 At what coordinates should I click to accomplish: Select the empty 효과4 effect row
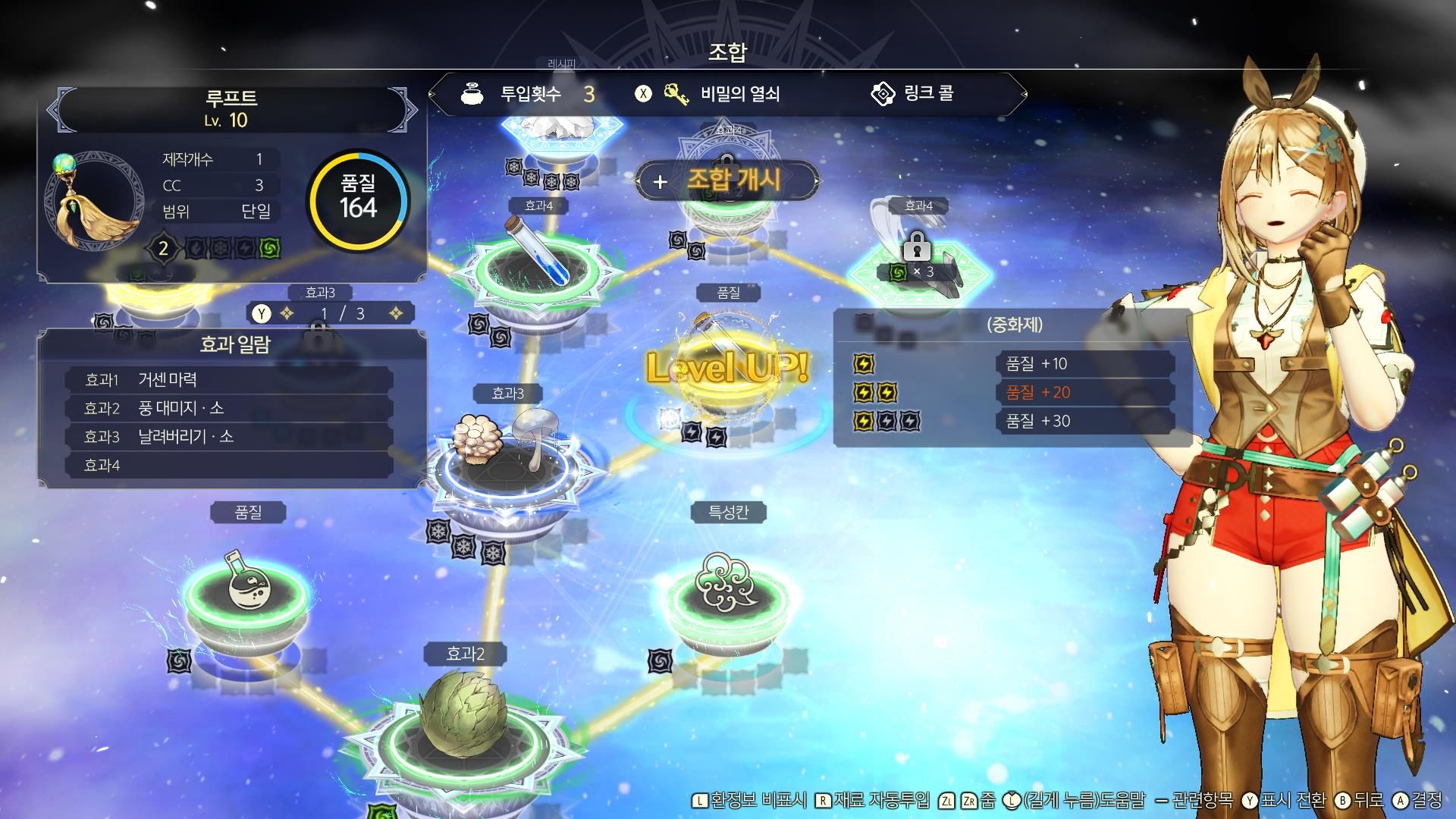pos(227,465)
